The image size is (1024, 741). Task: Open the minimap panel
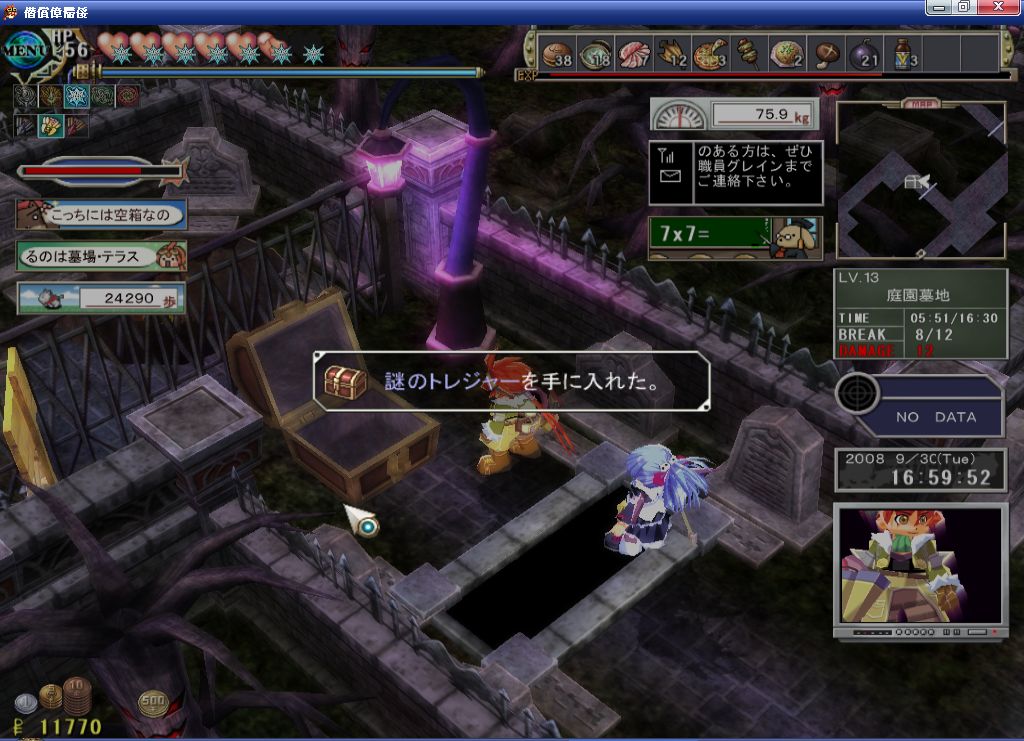[920, 179]
